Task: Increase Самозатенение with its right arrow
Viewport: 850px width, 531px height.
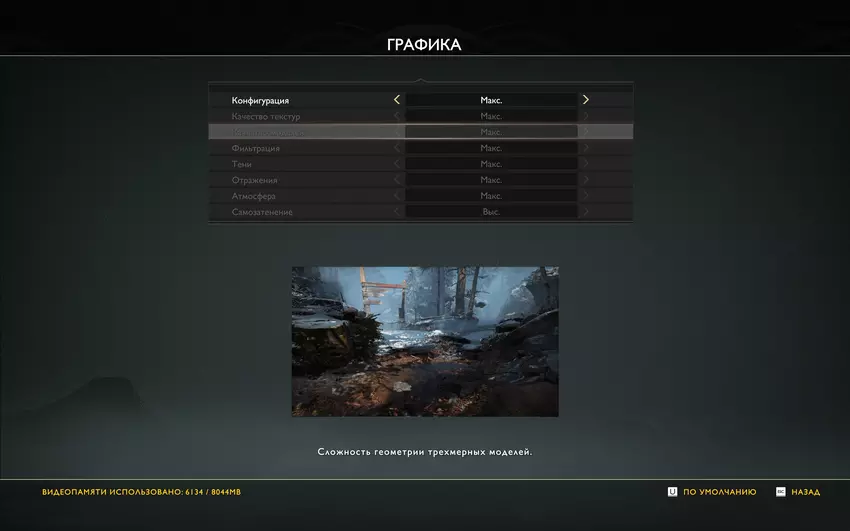Action: point(586,212)
